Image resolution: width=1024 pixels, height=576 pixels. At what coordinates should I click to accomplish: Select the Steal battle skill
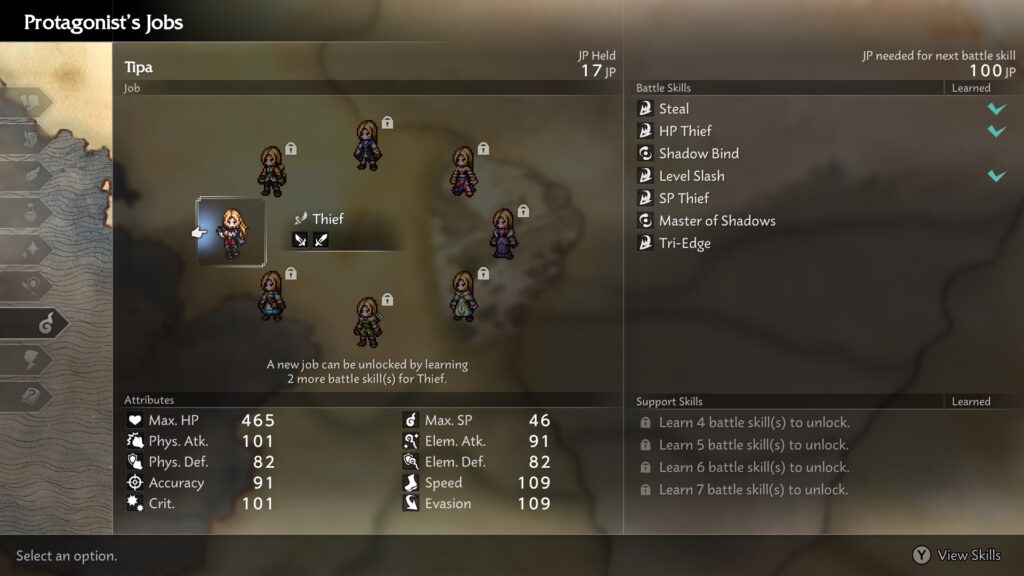click(x=673, y=109)
